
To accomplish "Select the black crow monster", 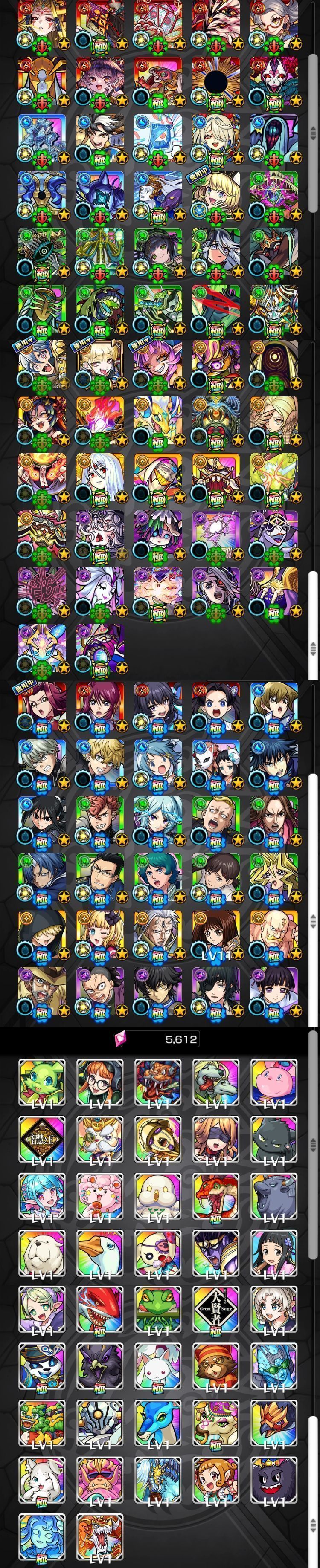I will tap(99, 1366).
